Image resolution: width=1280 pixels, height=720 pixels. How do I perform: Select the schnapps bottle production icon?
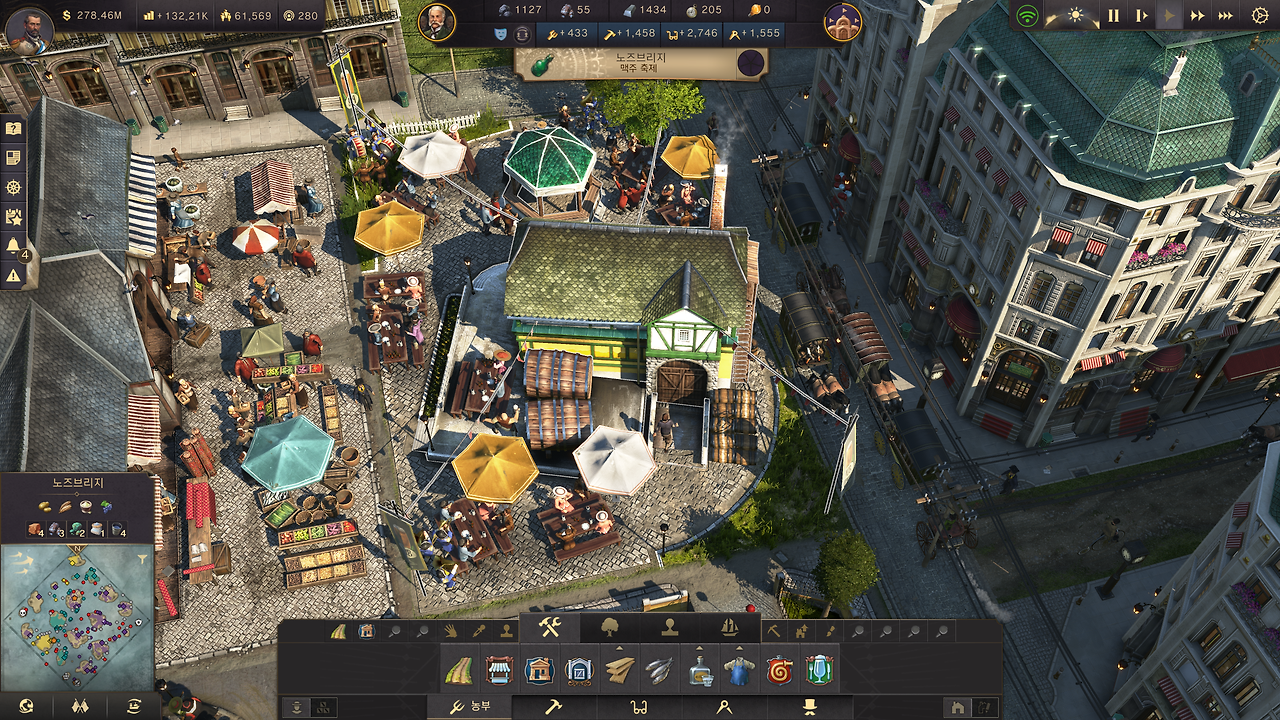(700, 670)
